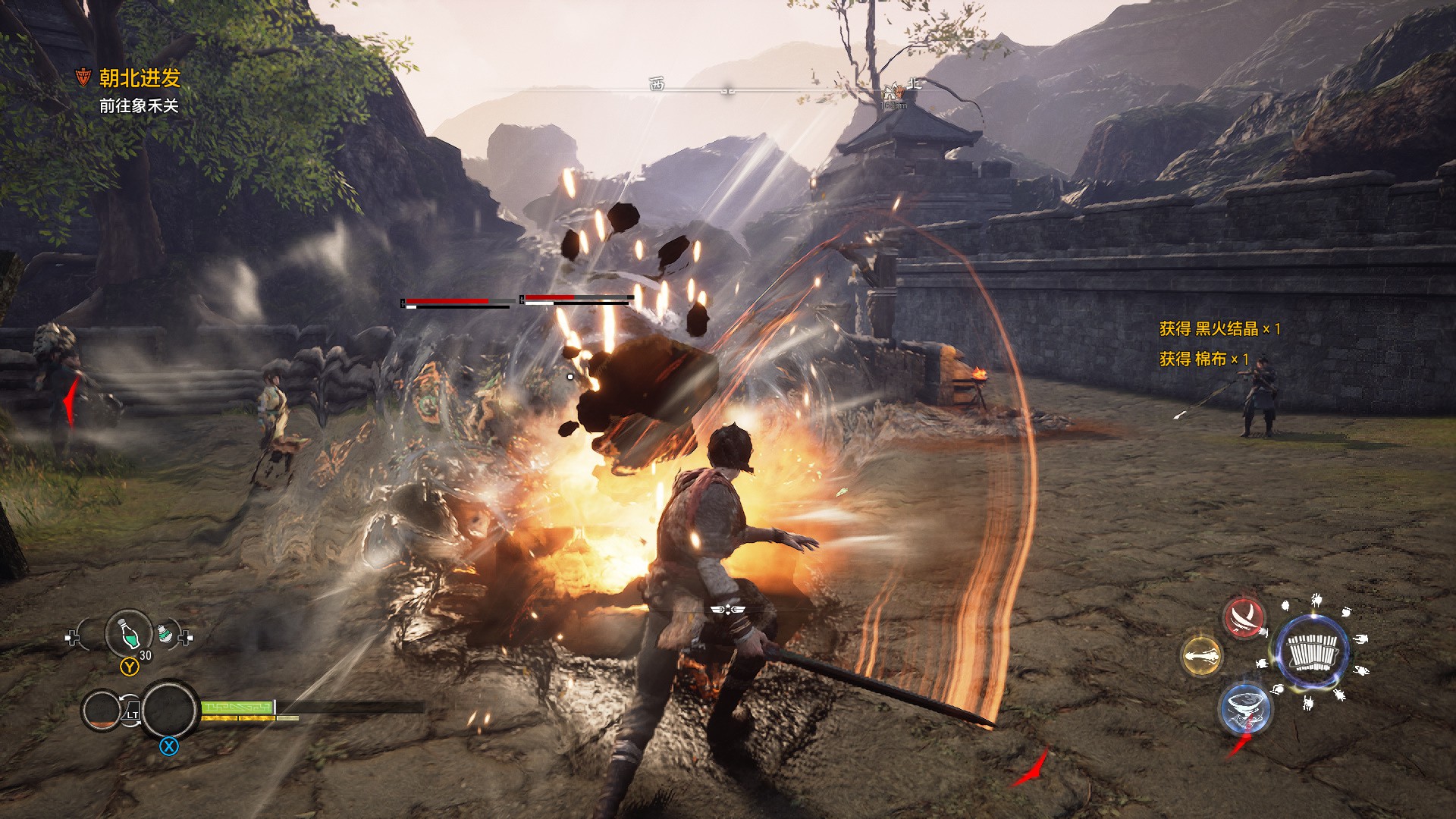
Task: Switch to the smaller secondary weapon slot
Action: (102, 711)
